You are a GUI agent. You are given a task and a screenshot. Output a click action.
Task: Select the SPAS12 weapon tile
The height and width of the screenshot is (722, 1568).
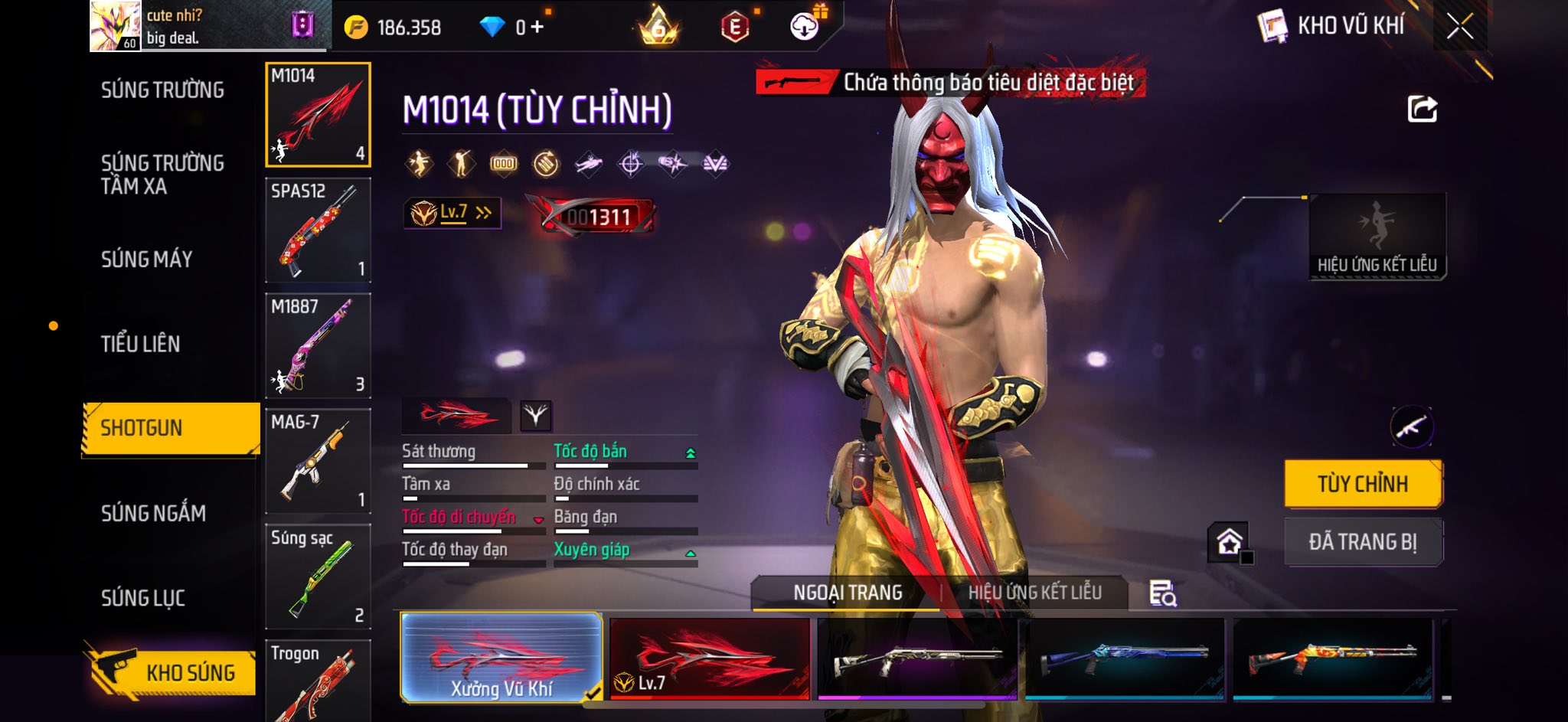318,230
